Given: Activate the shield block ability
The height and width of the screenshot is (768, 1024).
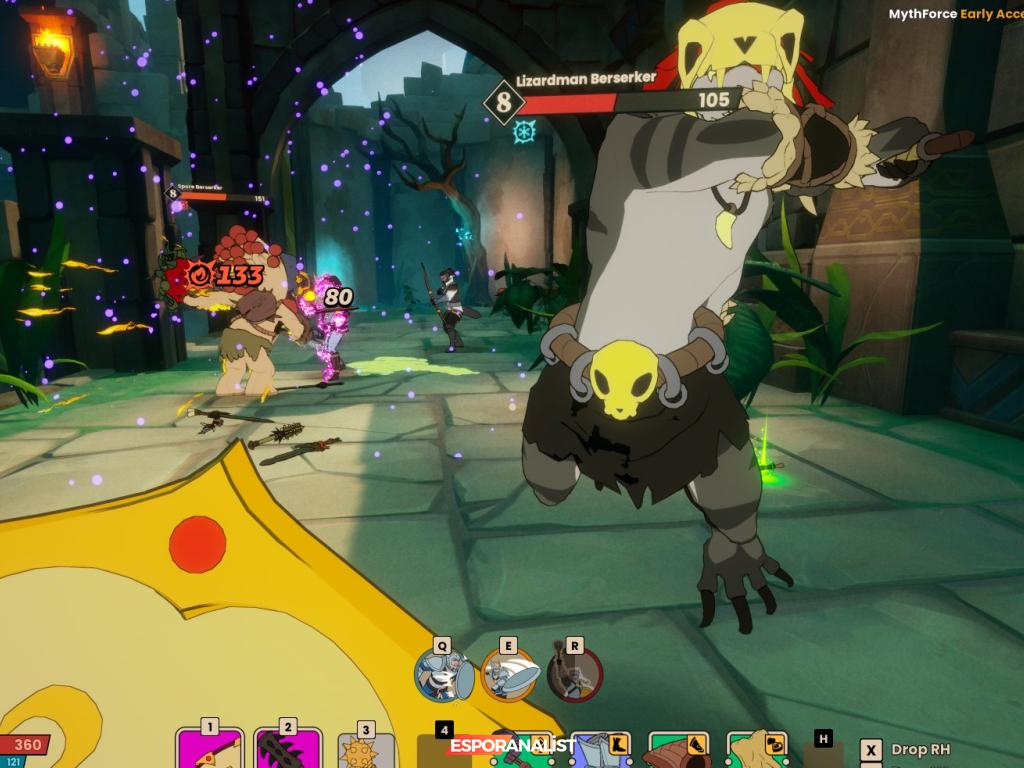Looking at the screenshot, I should click(x=443, y=674).
